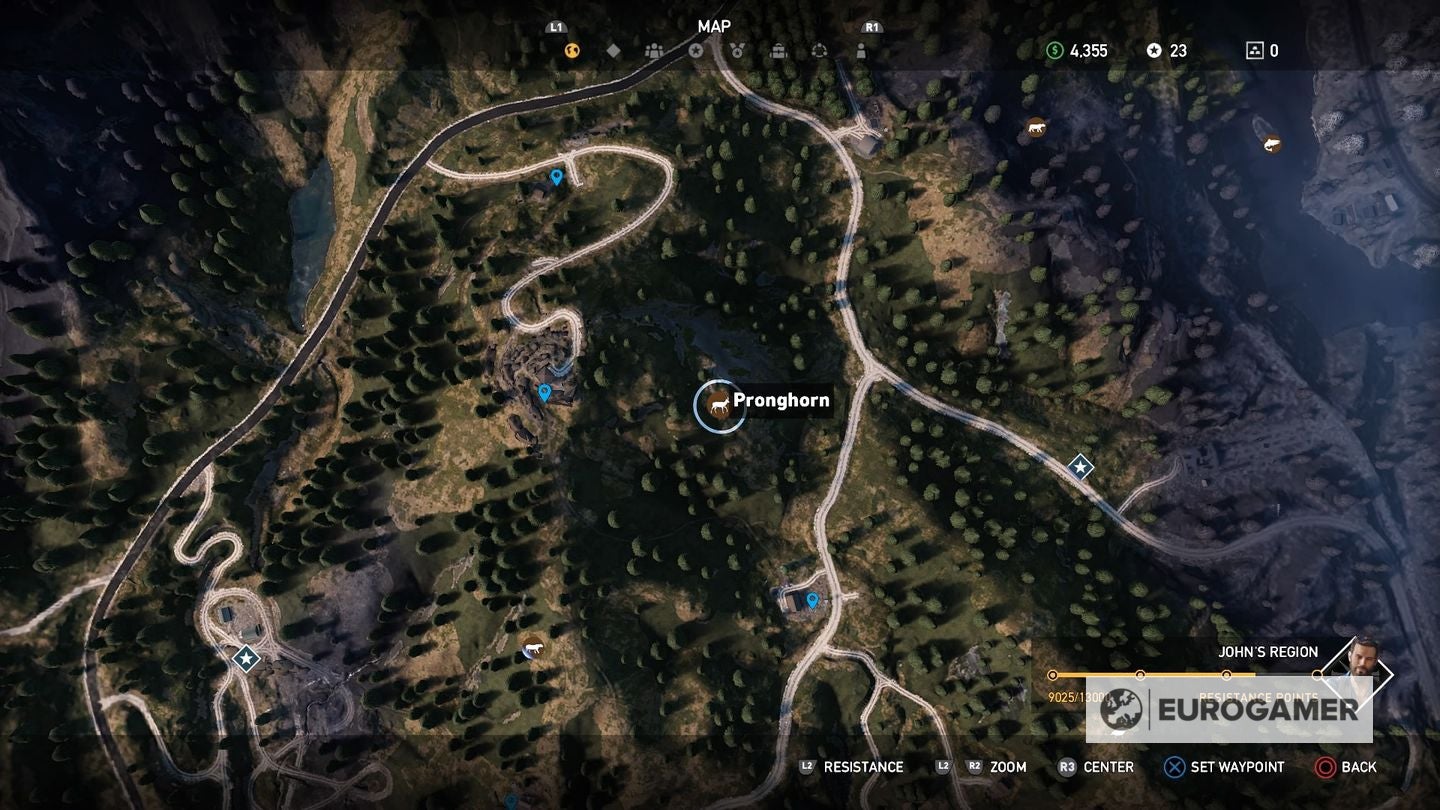Select the blue waypoint pin near top left
Screen dimensions: 1440x810
[x=556, y=175]
